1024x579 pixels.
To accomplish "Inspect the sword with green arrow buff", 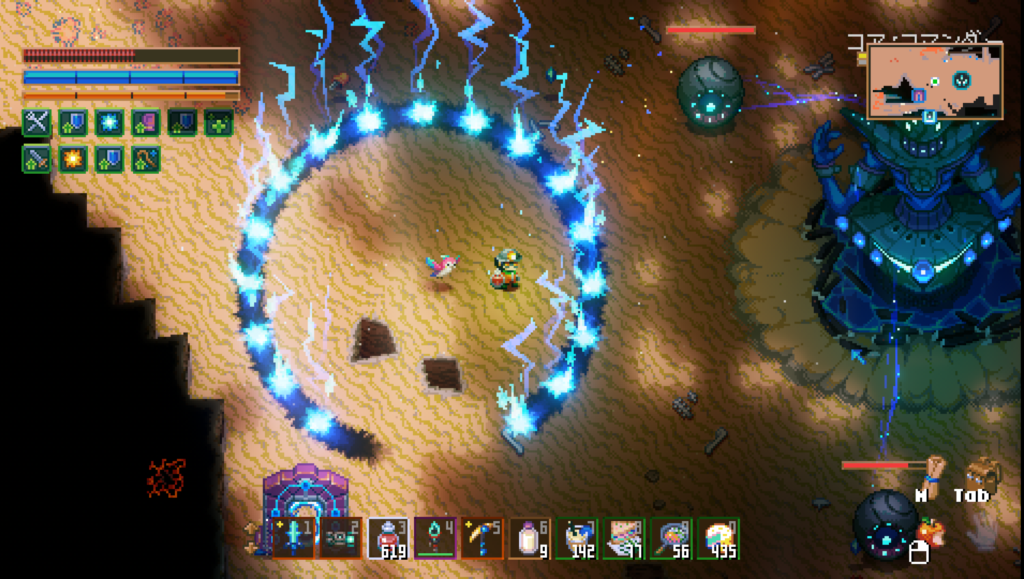I will point(37,159).
